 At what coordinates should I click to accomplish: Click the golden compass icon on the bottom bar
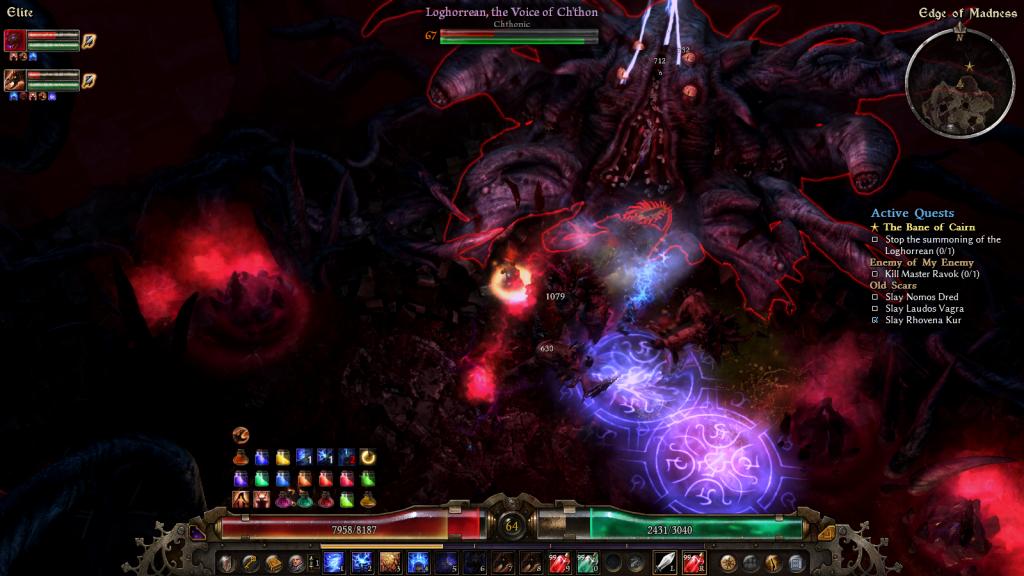click(727, 562)
